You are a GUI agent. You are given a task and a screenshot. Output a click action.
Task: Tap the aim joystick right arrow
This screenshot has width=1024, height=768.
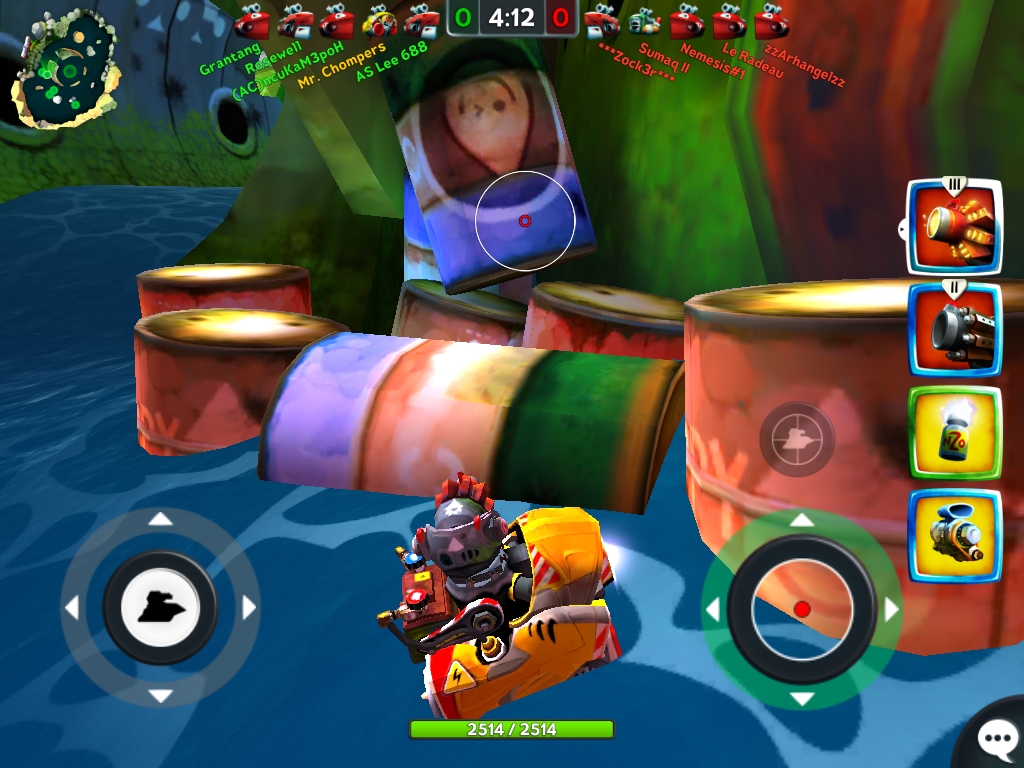[x=891, y=610]
